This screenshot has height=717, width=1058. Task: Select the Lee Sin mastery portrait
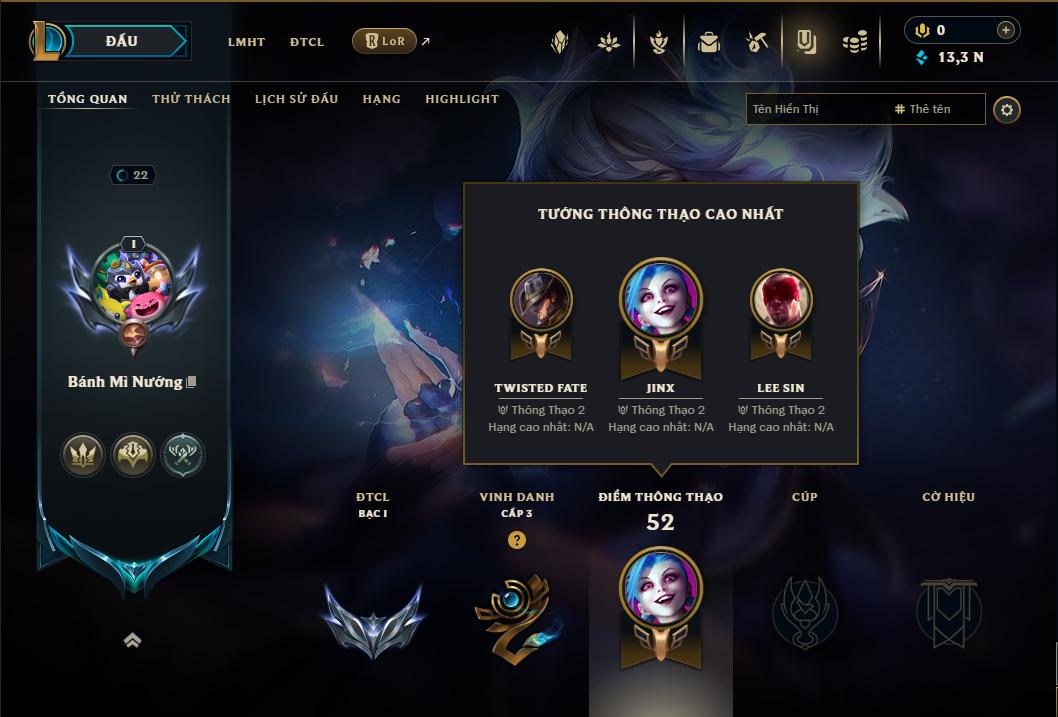[781, 301]
